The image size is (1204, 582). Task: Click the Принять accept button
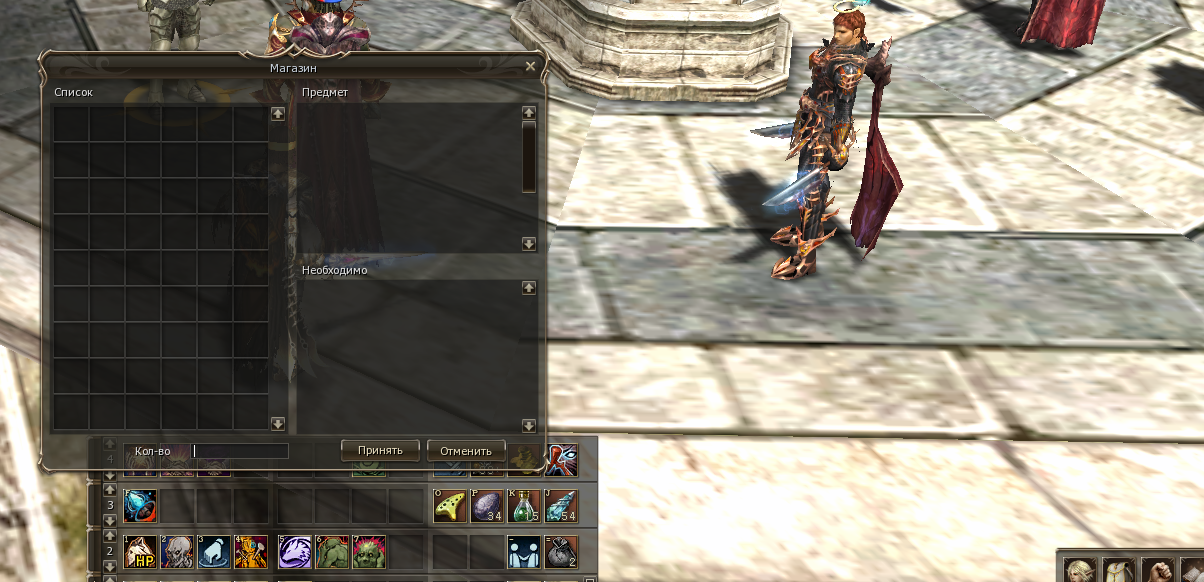click(x=379, y=450)
